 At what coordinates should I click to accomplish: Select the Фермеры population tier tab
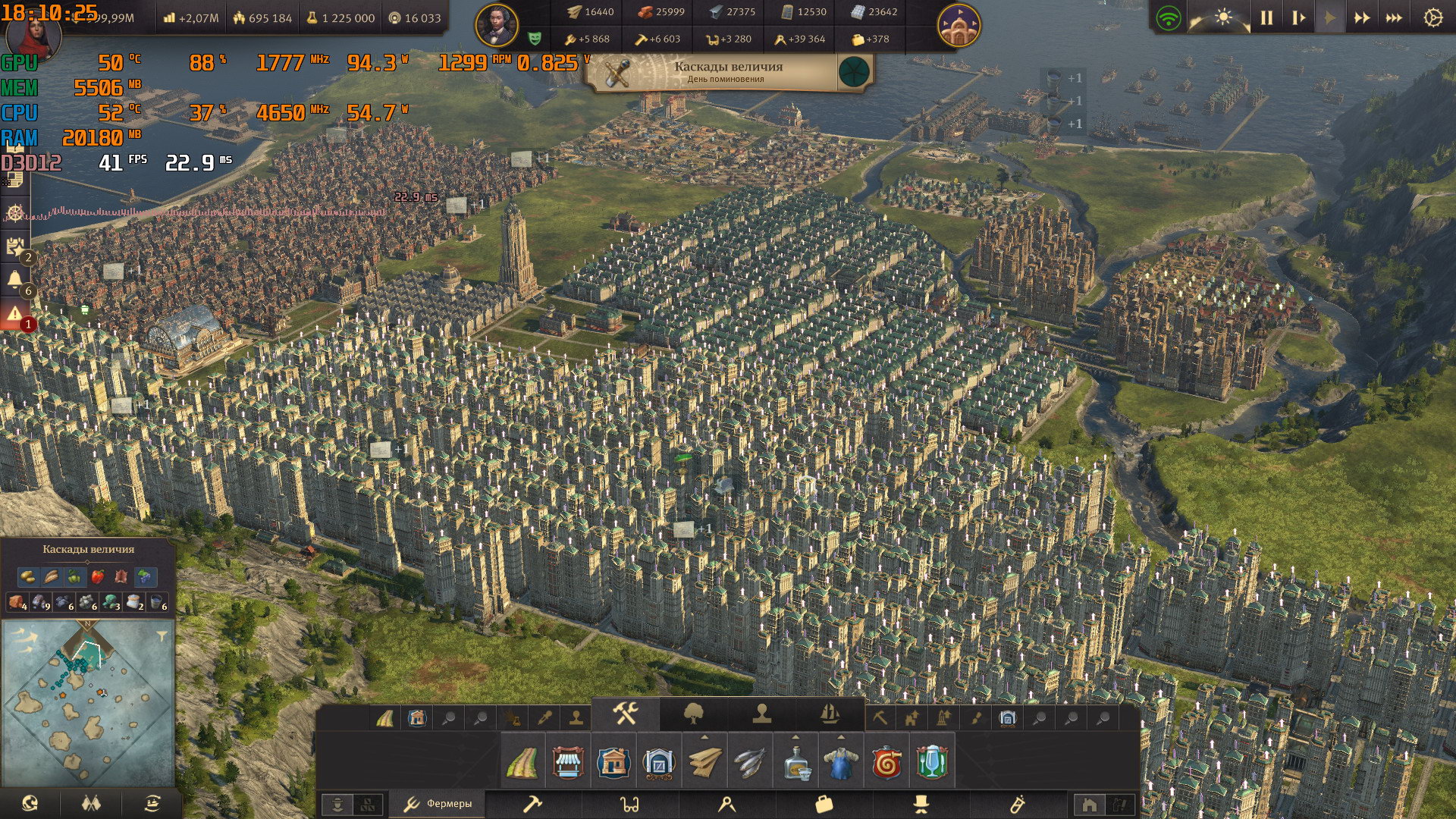click(438, 804)
